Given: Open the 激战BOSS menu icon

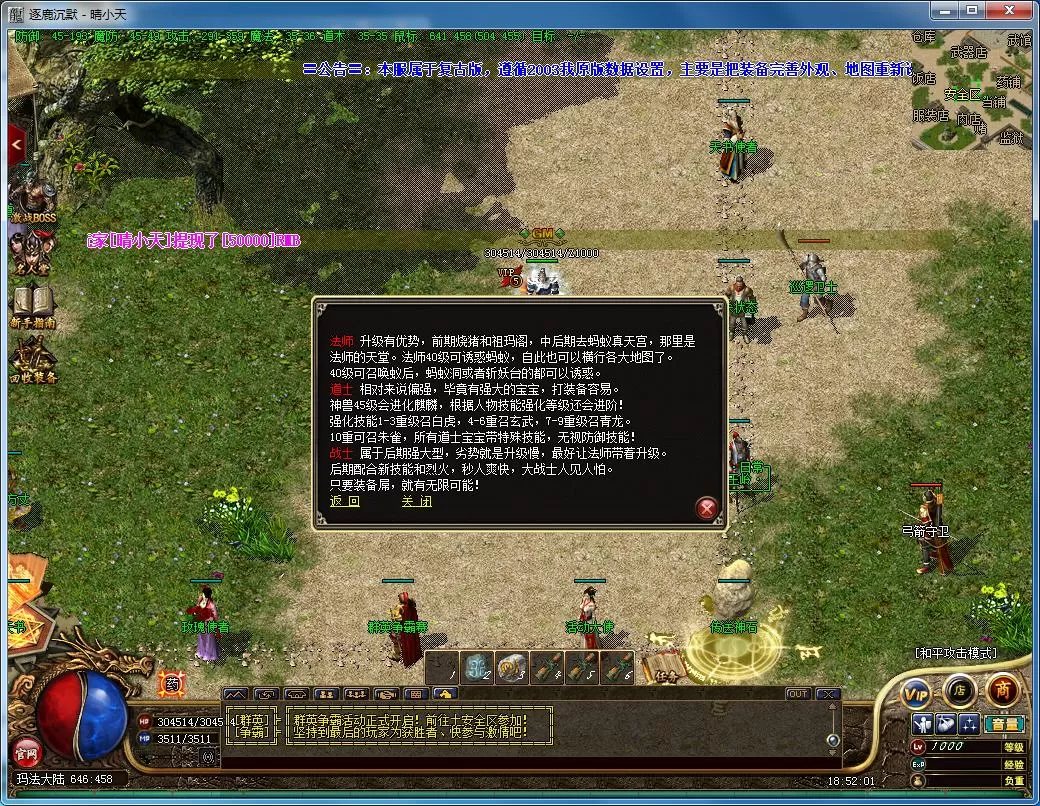Looking at the screenshot, I should 32,199.
